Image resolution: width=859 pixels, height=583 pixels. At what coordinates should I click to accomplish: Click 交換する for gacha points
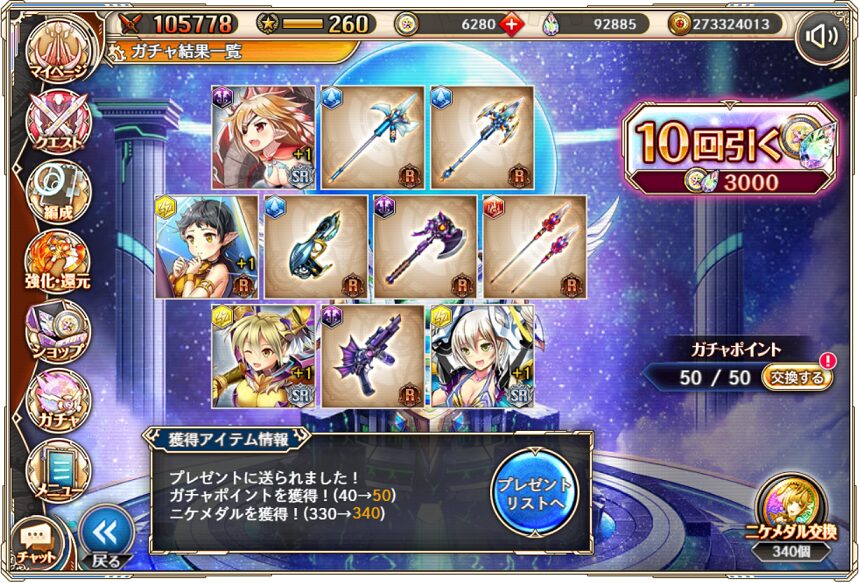796,377
